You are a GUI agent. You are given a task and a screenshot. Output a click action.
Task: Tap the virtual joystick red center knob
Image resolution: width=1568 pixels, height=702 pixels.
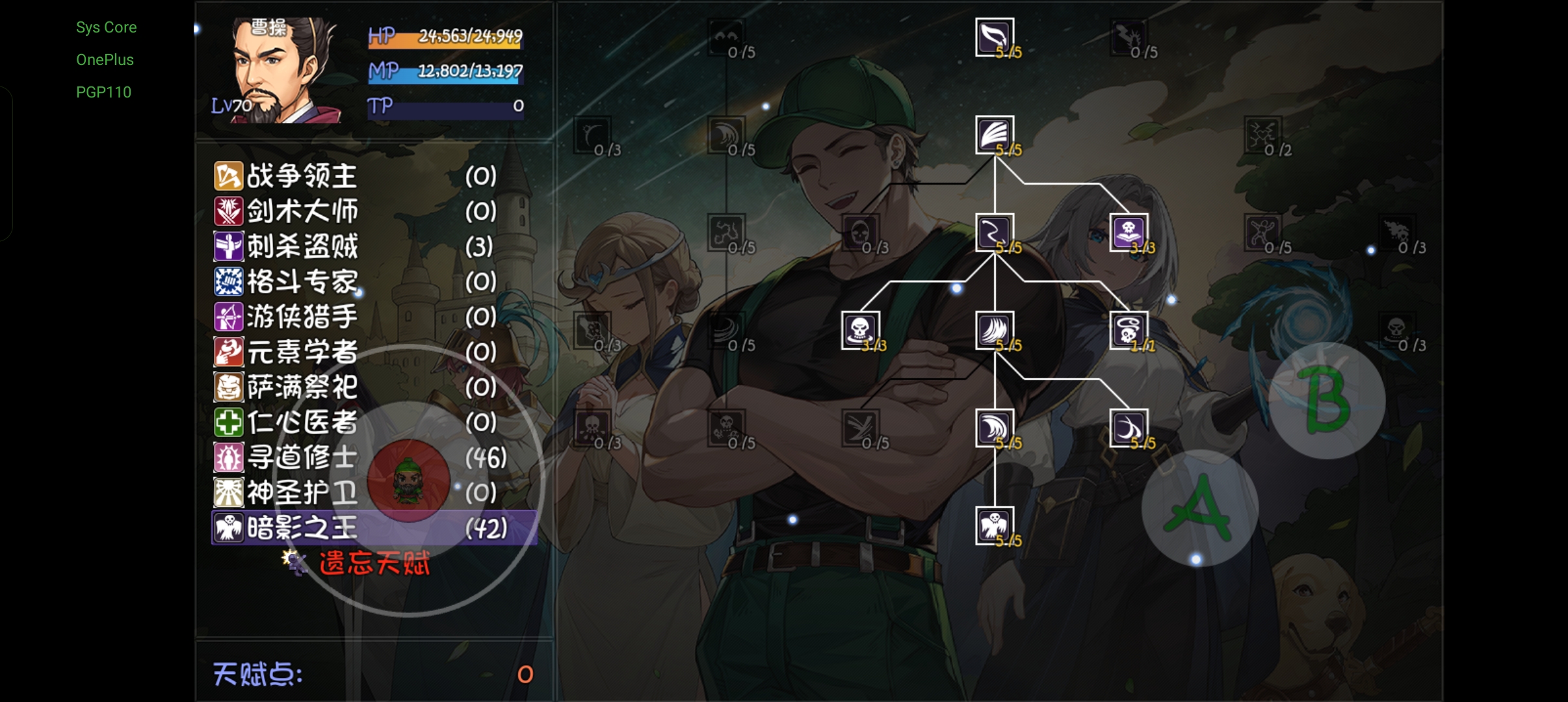point(408,481)
